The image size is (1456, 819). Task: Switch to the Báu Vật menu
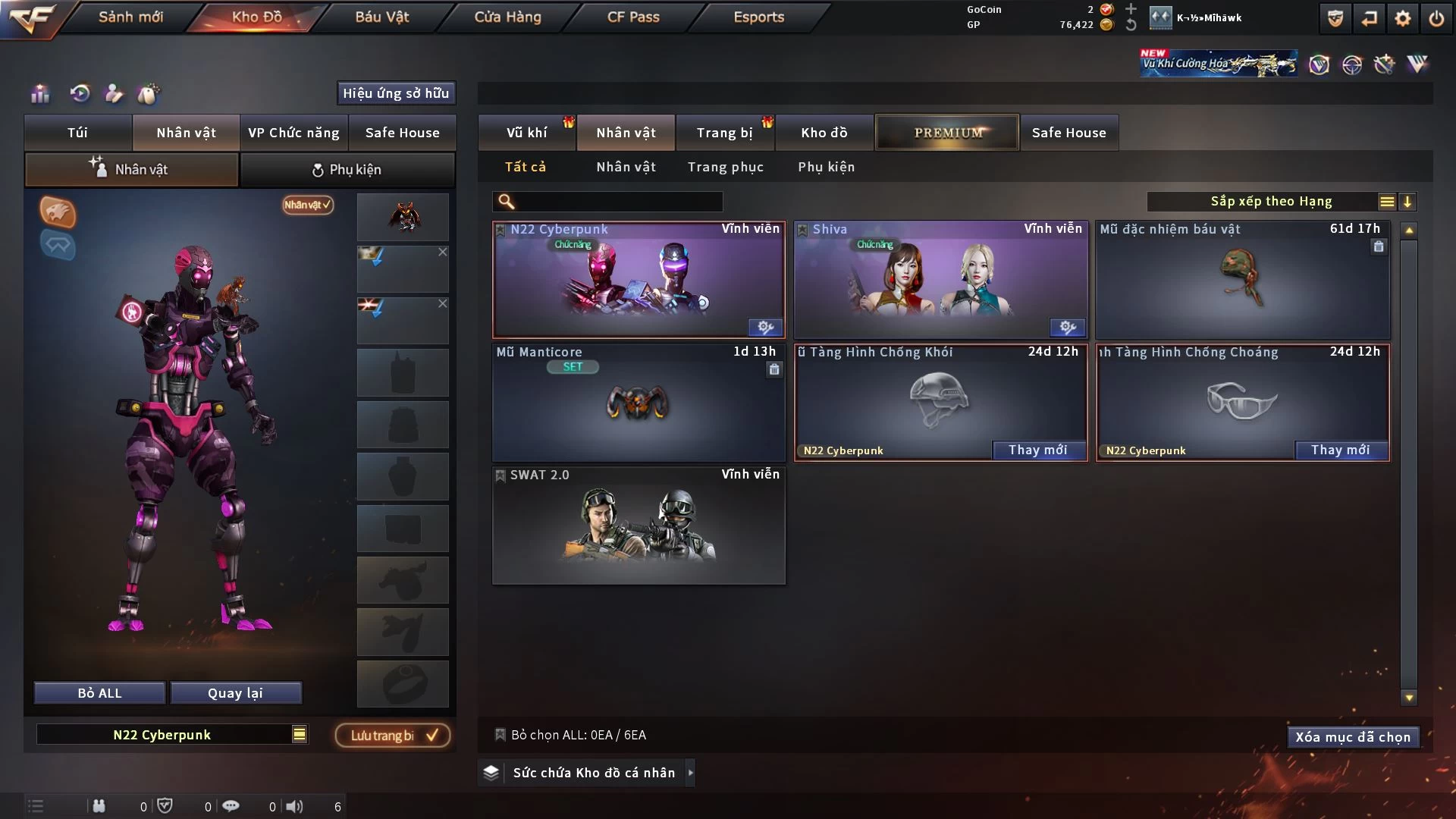click(381, 17)
